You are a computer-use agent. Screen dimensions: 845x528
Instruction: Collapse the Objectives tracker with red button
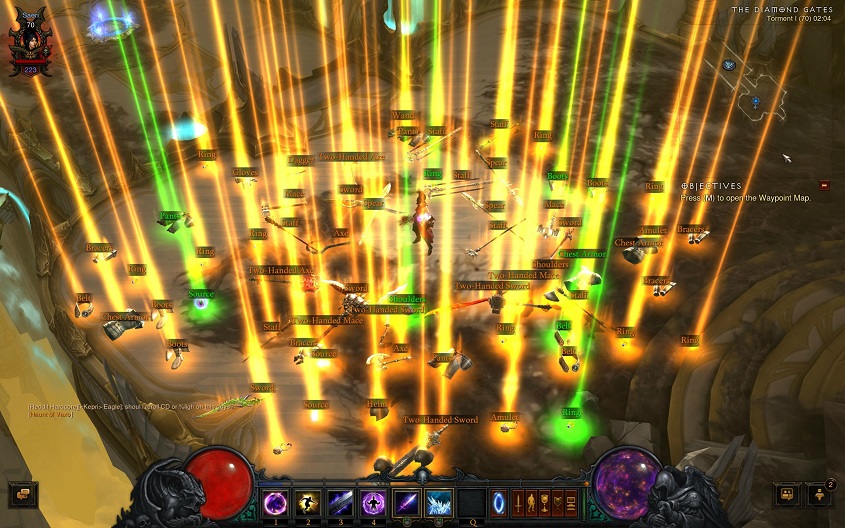(x=824, y=185)
